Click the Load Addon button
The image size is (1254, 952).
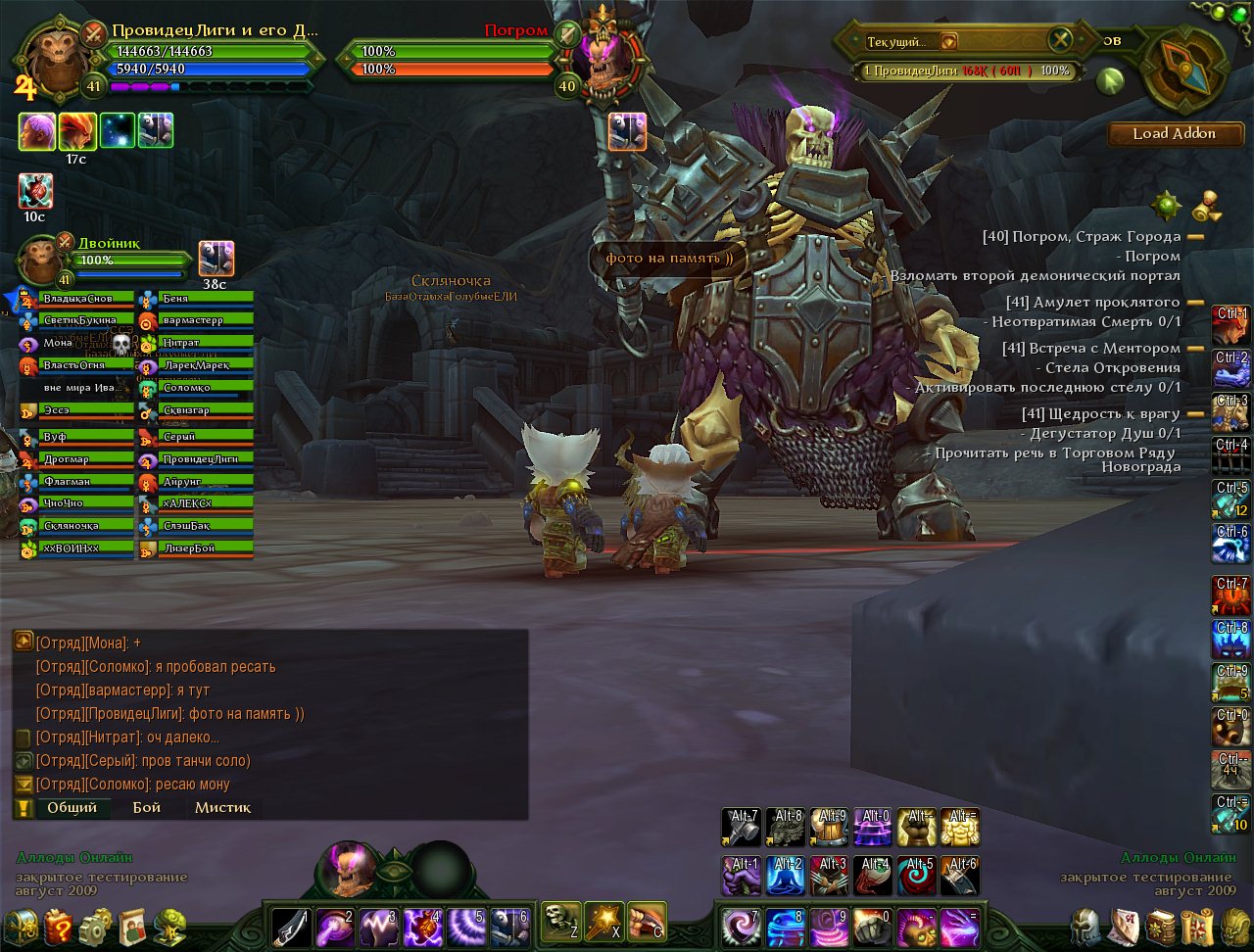[1174, 134]
